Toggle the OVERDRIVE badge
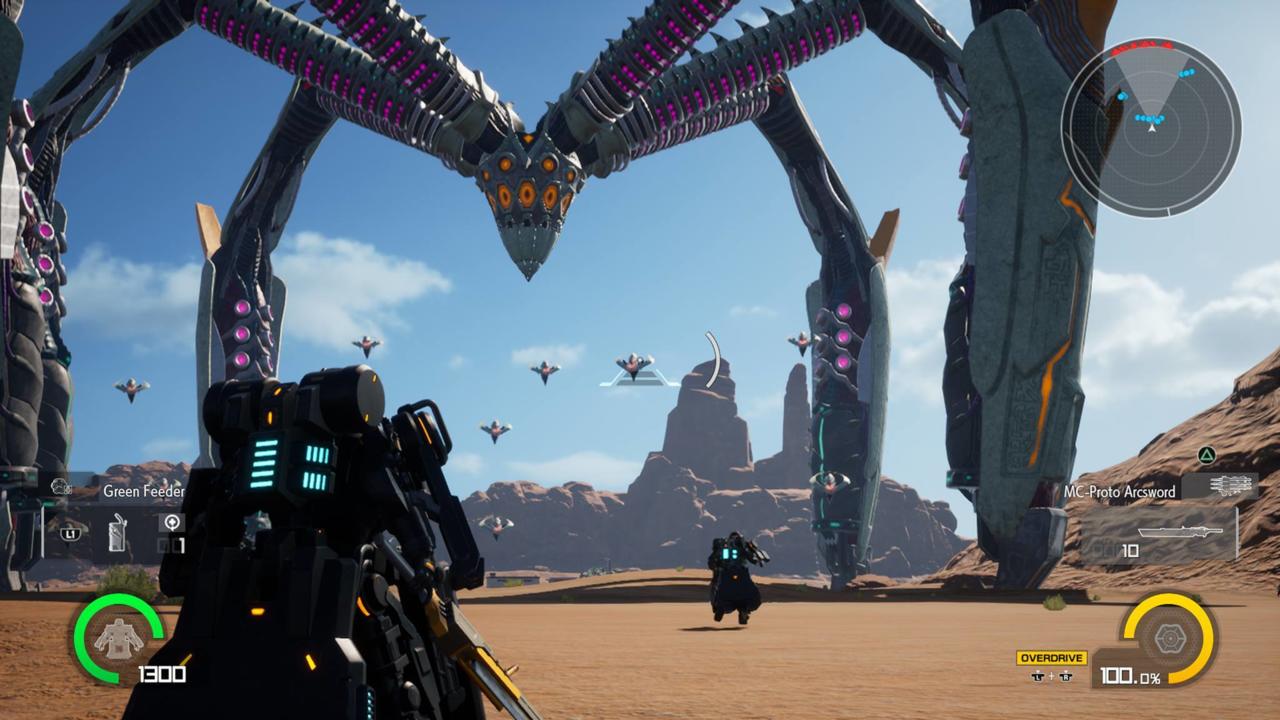 coord(1052,657)
